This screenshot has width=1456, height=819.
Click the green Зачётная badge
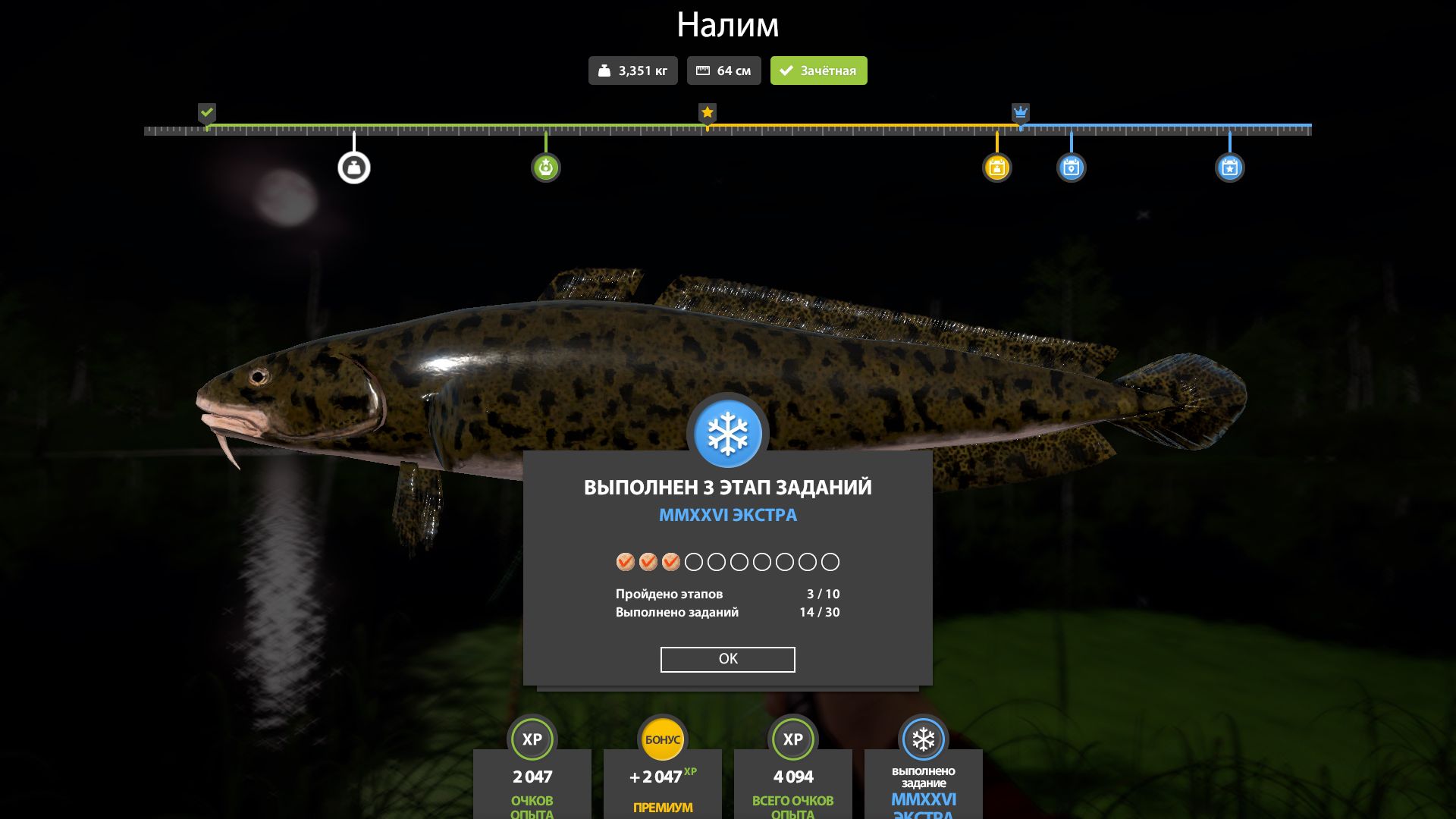(x=818, y=71)
